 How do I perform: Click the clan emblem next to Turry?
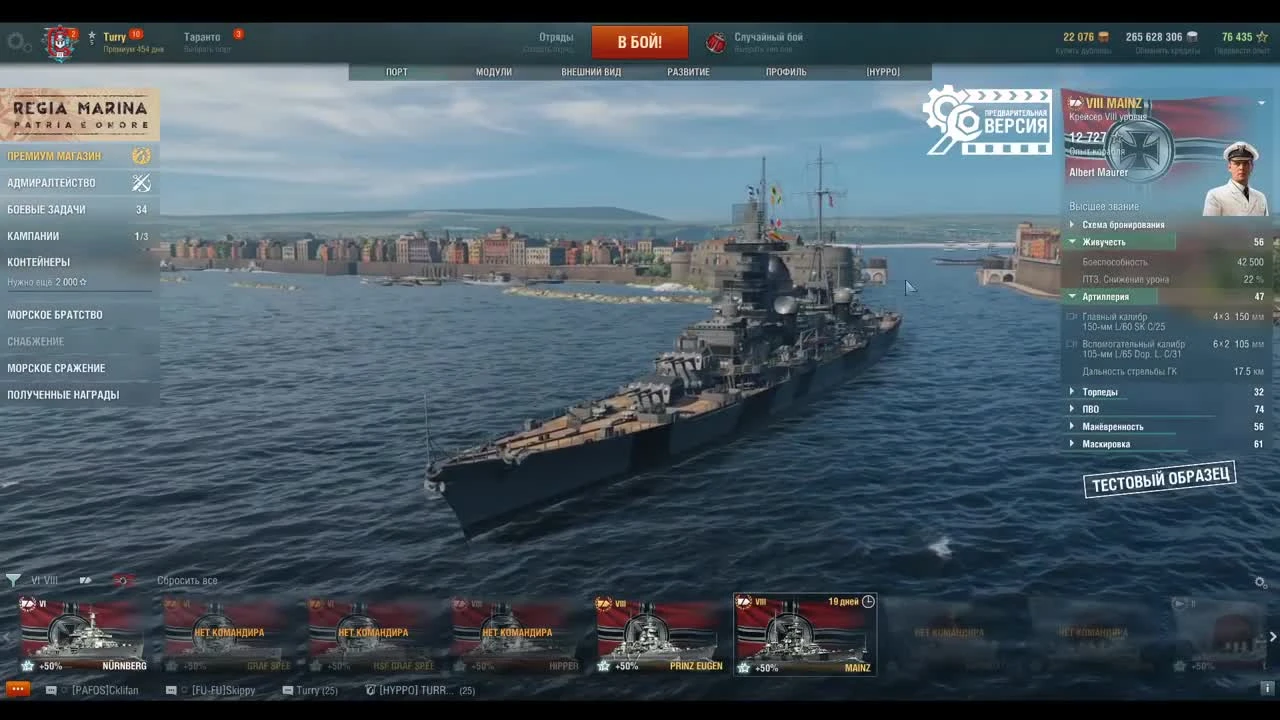(x=58, y=36)
